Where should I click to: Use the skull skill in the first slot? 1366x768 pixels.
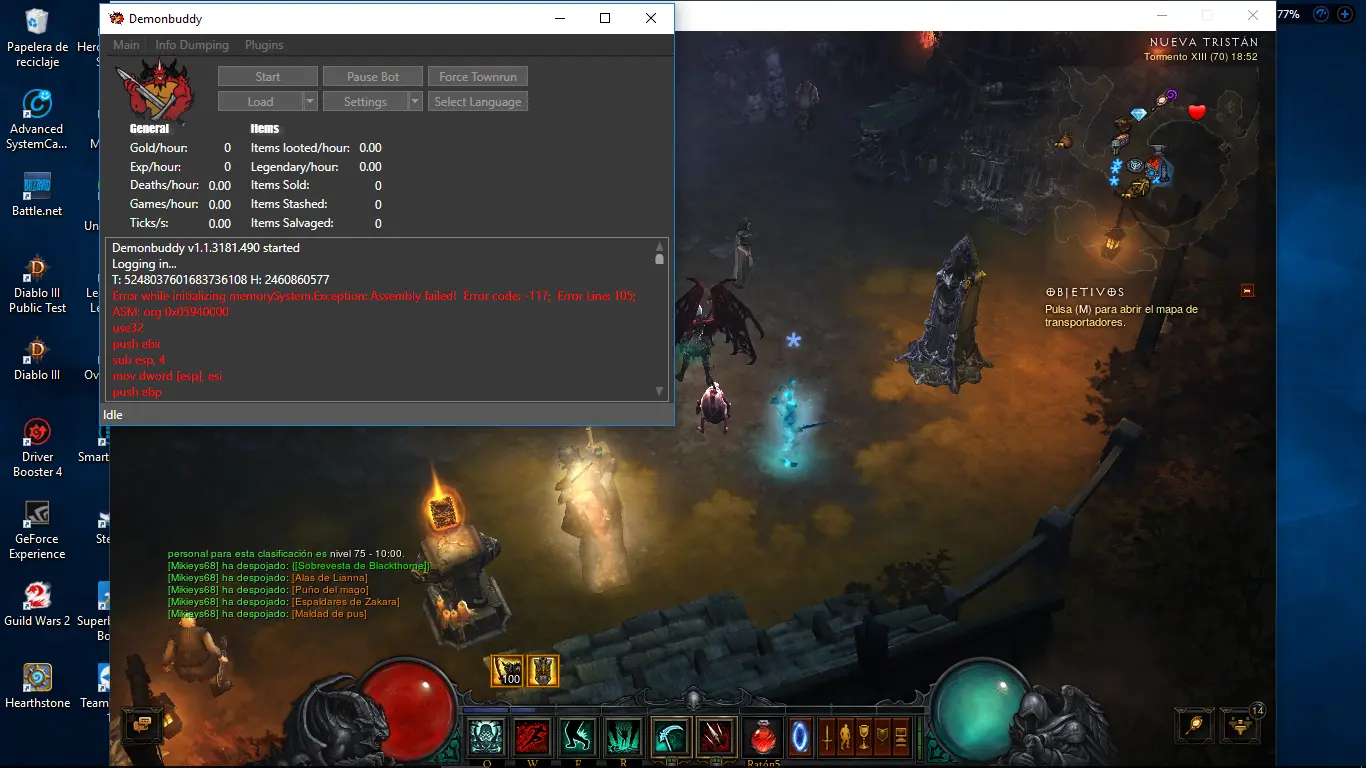pyautogui.click(x=488, y=738)
